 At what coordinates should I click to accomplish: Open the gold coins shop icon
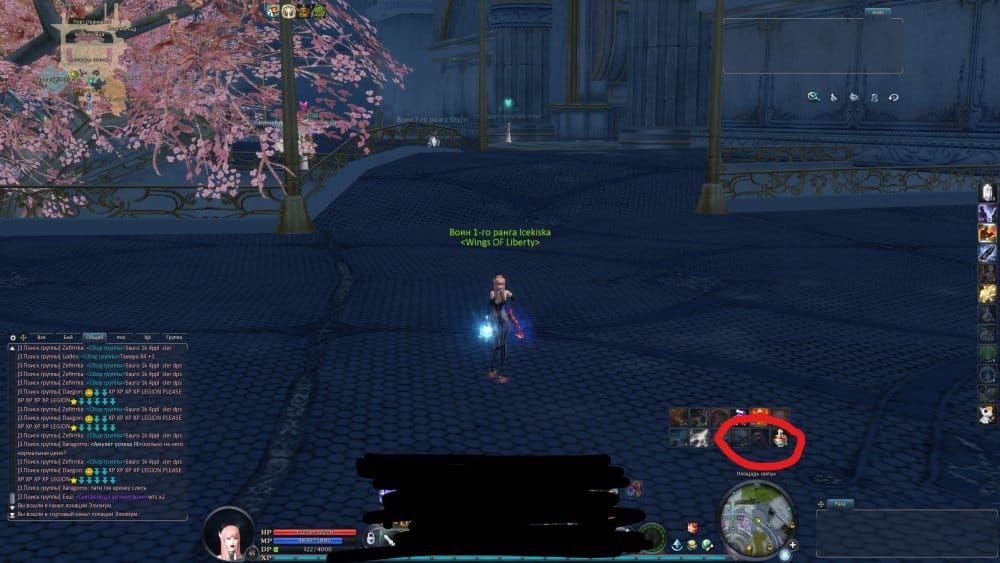coord(691,544)
